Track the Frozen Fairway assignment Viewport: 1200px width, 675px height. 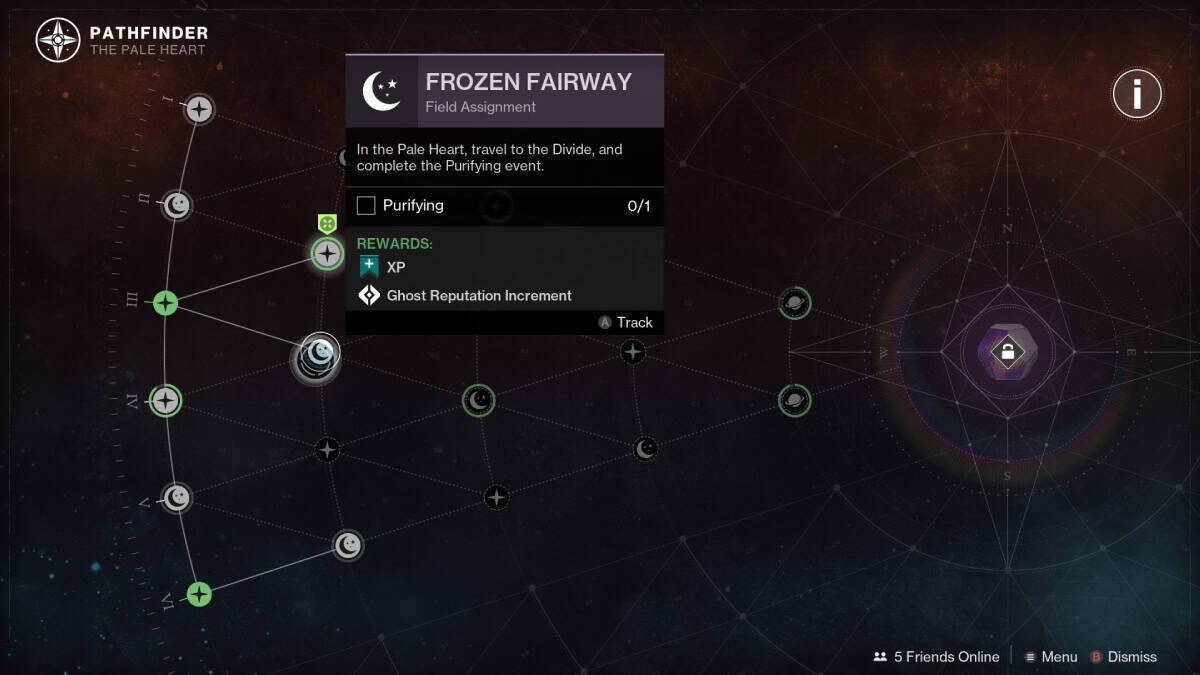pyautogui.click(x=625, y=322)
